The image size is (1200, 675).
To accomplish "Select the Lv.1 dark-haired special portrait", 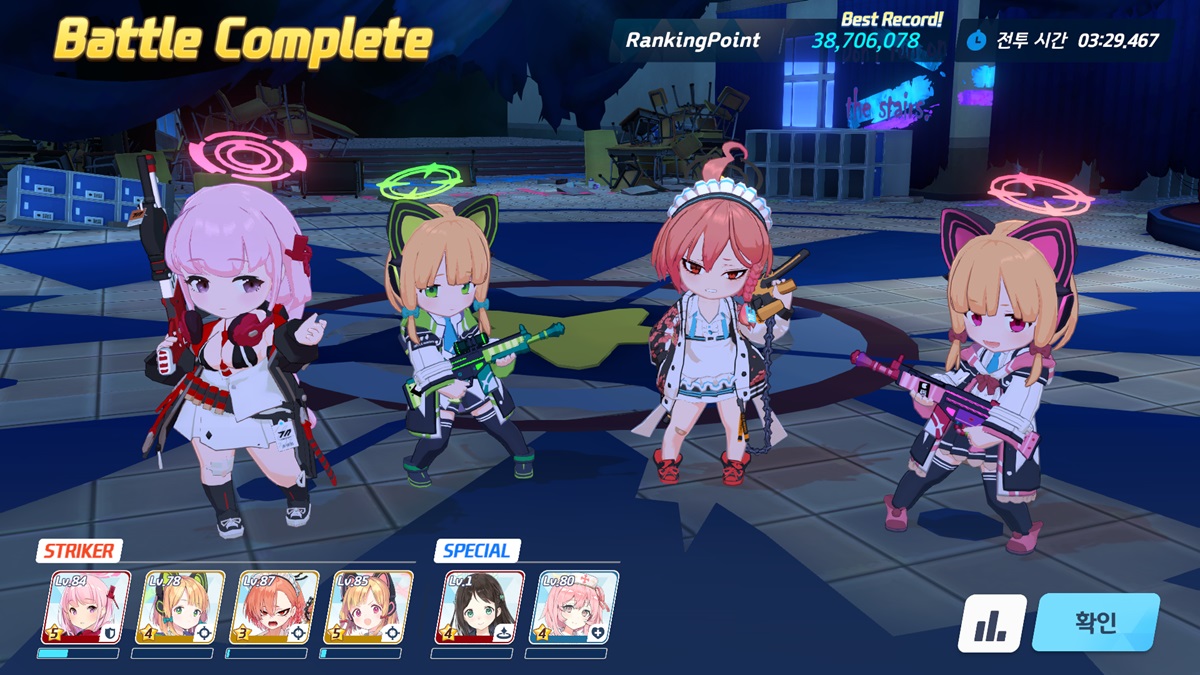I will point(479,607).
